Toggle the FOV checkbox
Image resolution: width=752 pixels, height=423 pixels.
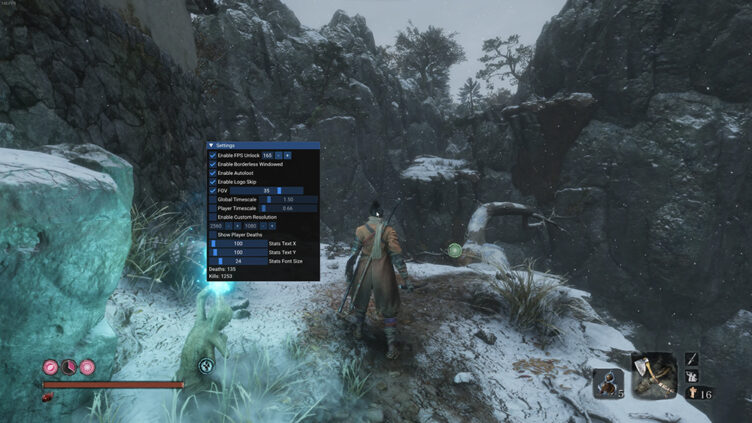point(212,190)
